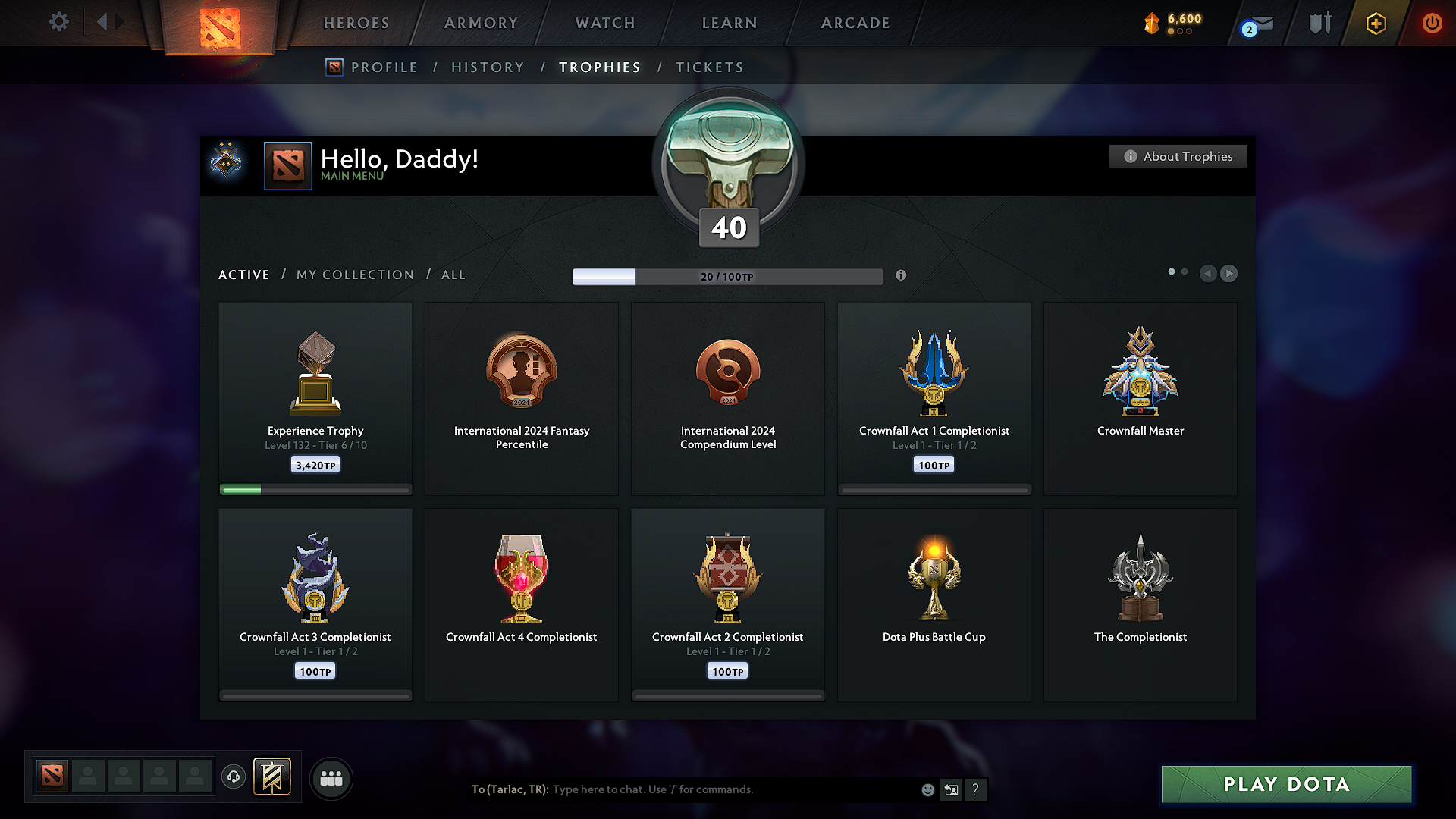This screenshot has width=1456, height=819.
Task: Open voice chat headset icon near party slots
Action: click(234, 777)
